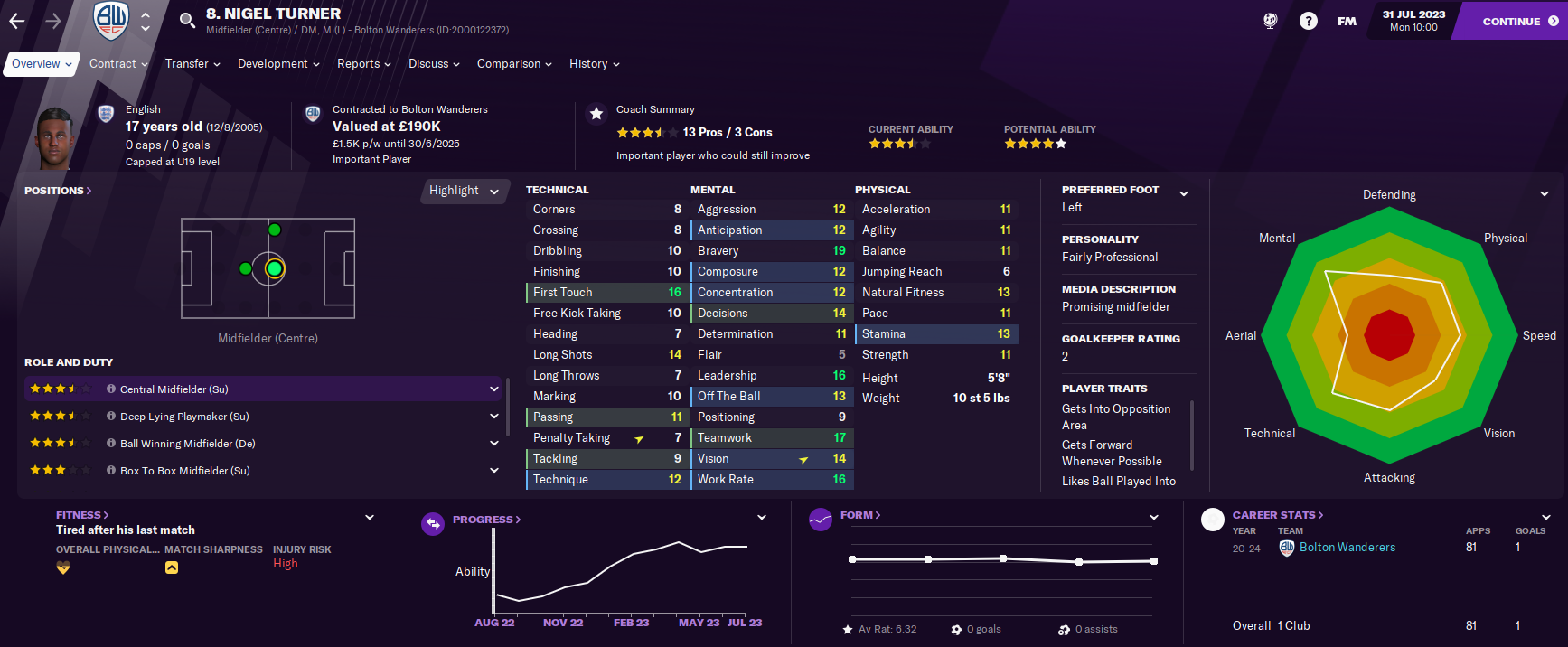Image resolution: width=1568 pixels, height=647 pixels.
Task: Open the Contract menu
Action: point(118,64)
